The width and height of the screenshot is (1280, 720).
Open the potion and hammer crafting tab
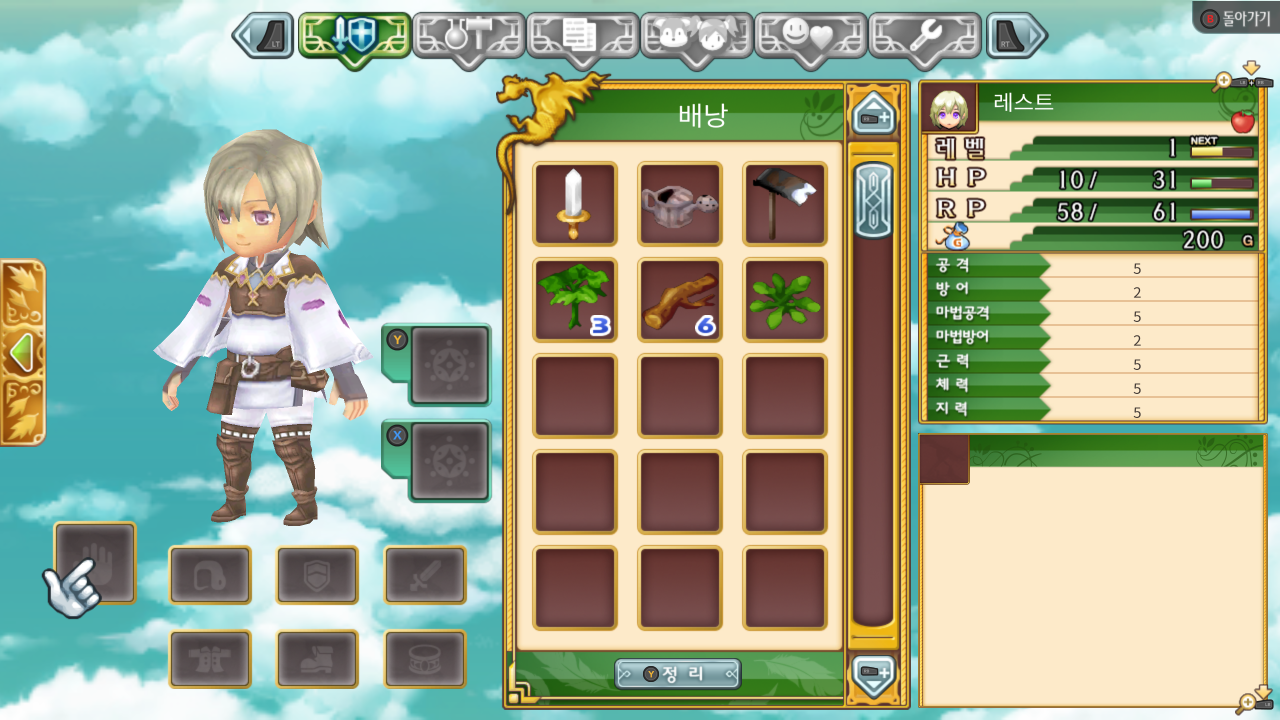(x=468, y=37)
